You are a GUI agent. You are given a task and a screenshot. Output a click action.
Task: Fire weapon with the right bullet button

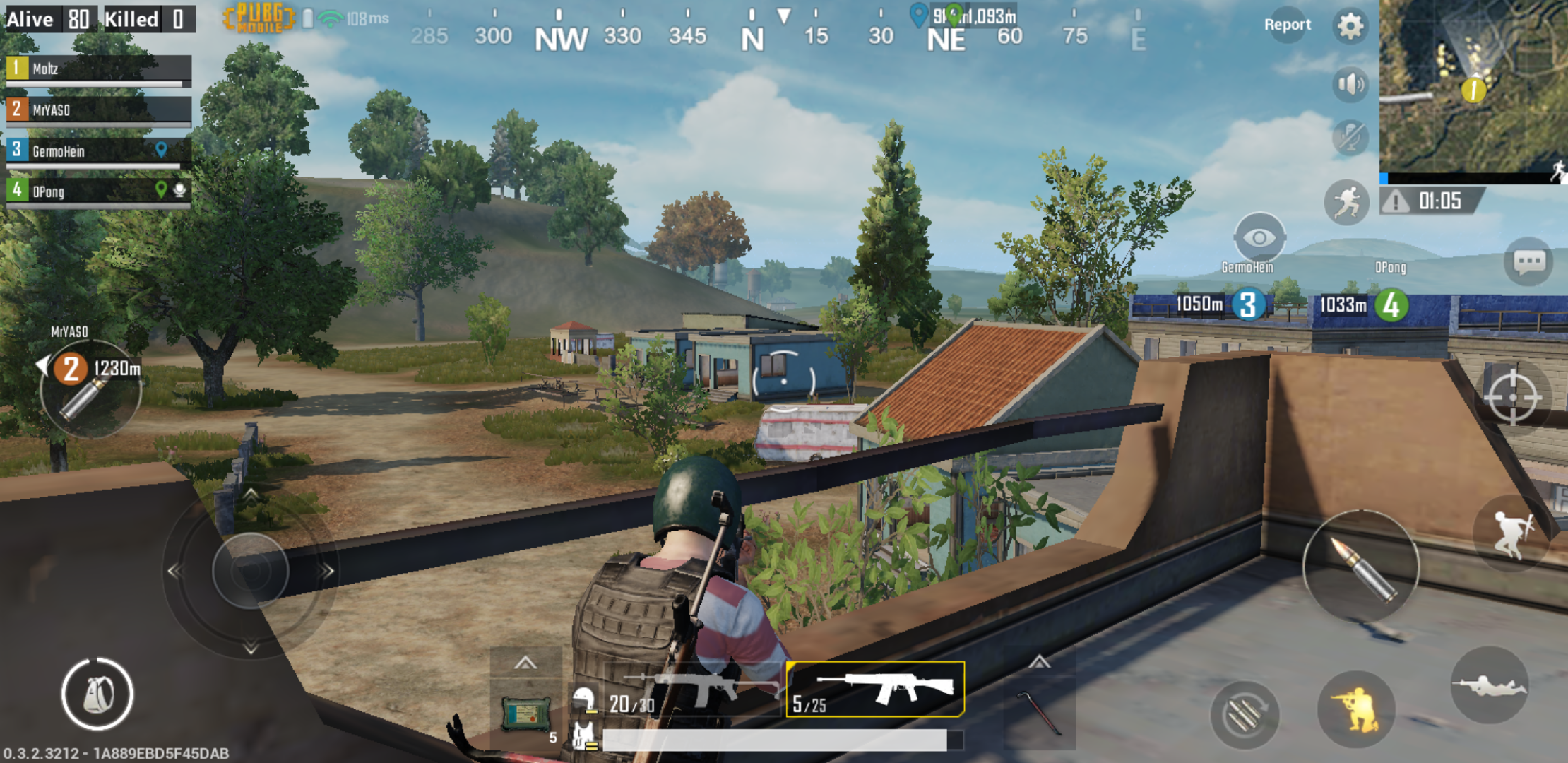pyautogui.click(x=1360, y=567)
